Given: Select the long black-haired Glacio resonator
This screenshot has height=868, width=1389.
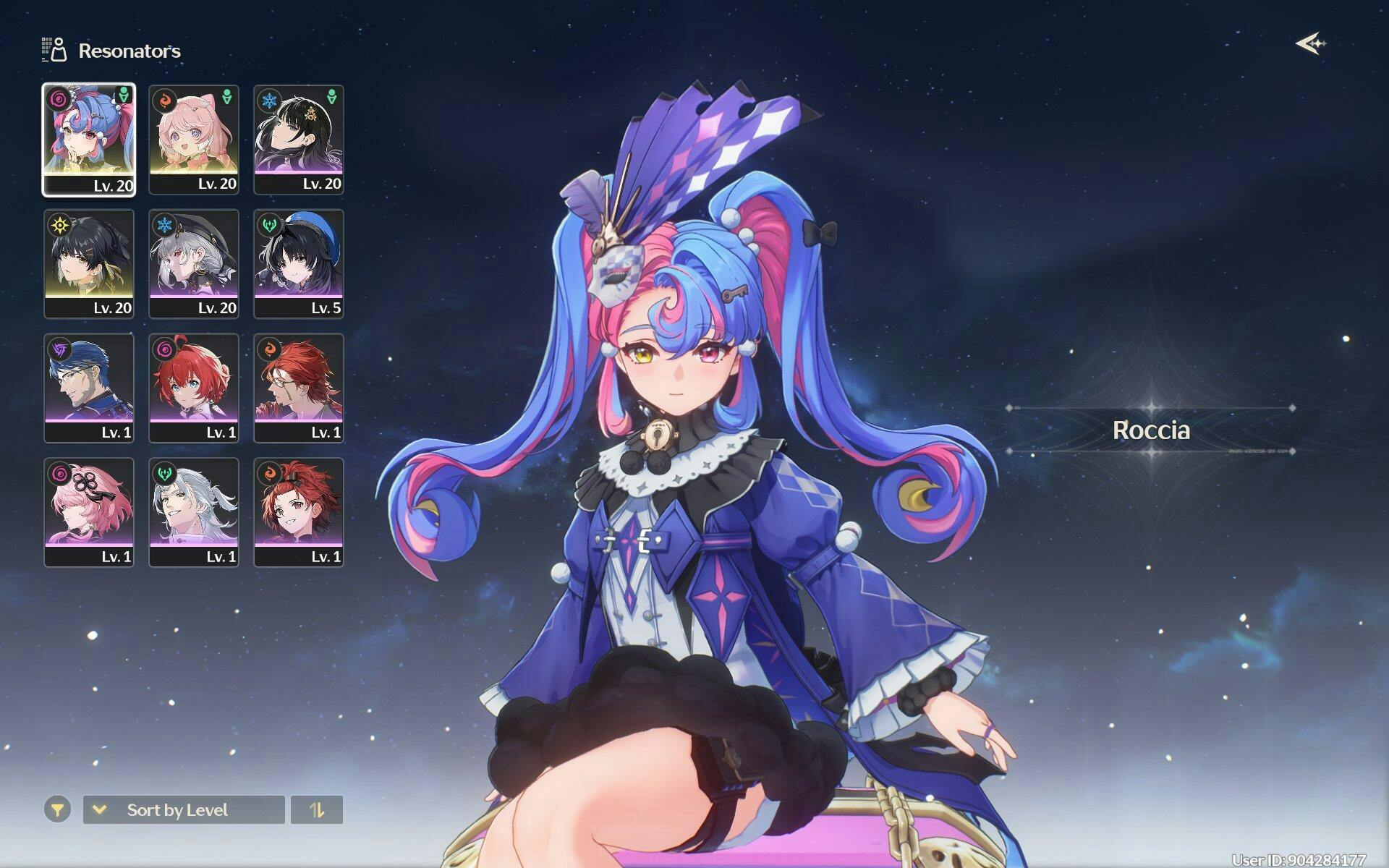Looking at the screenshot, I should (299, 139).
